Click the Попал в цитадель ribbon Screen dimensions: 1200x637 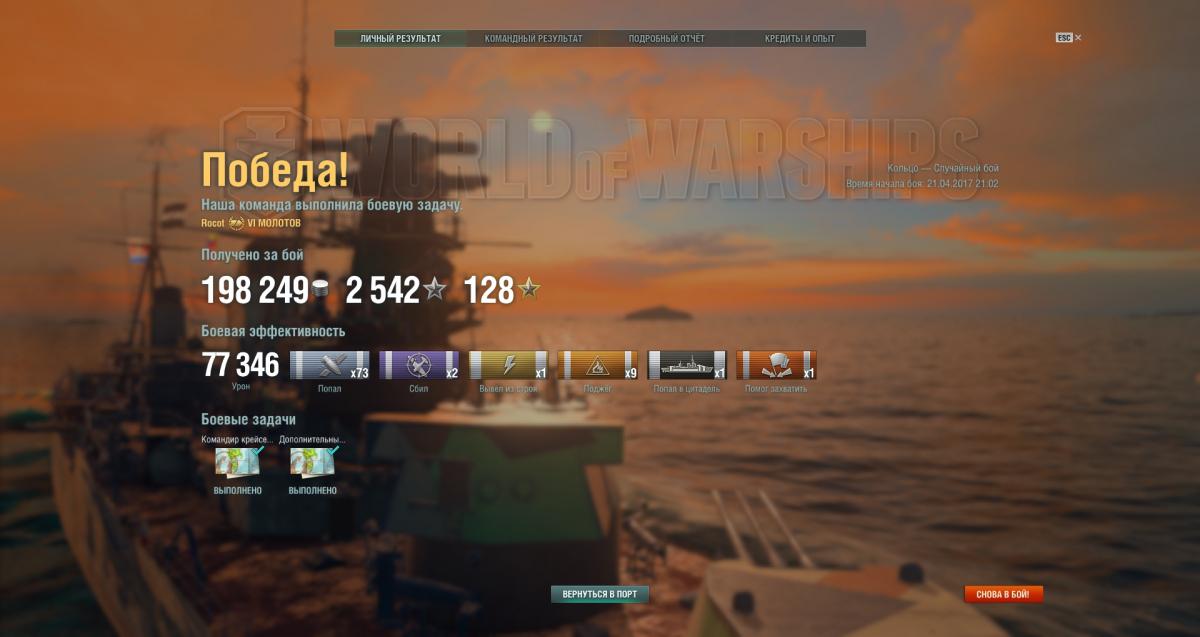(687, 365)
